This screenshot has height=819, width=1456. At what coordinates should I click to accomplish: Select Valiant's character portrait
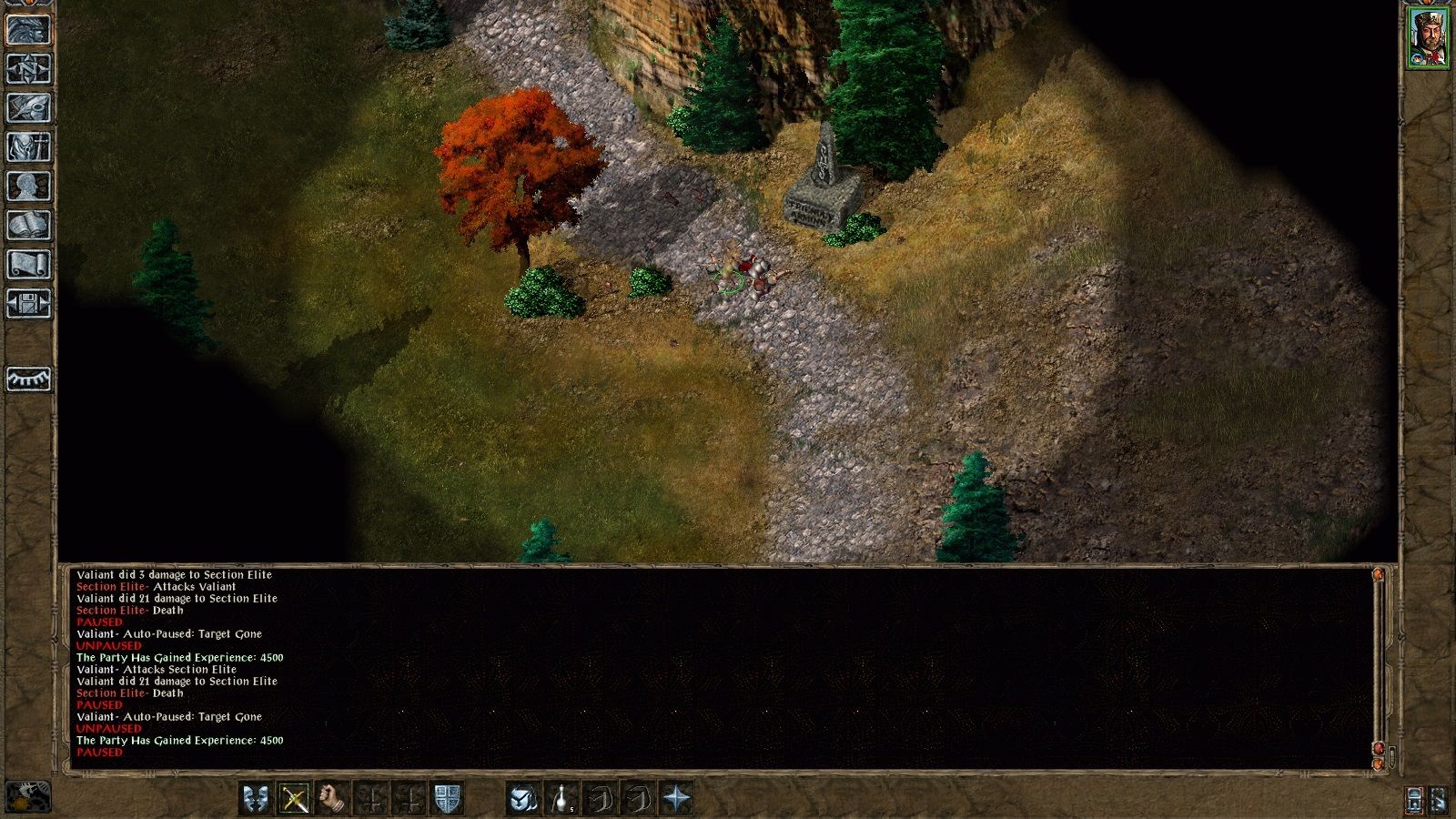click(x=1429, y=38)
